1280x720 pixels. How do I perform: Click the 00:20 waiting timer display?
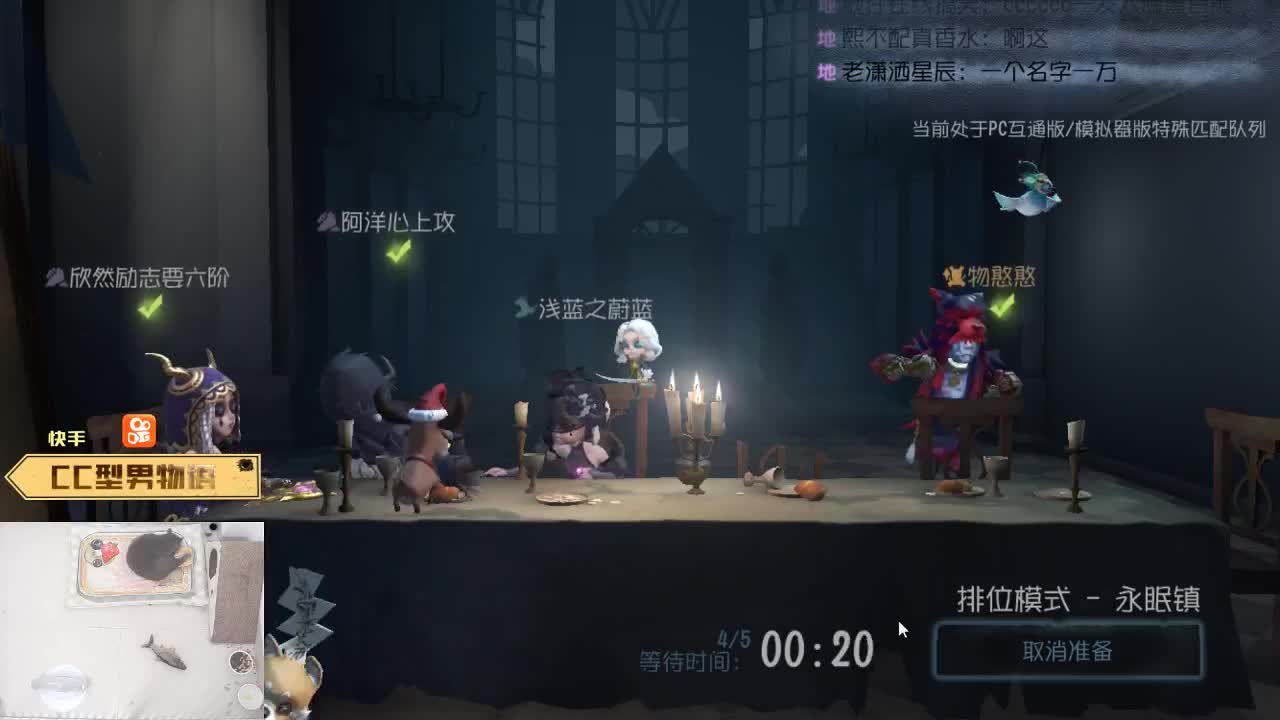(820, 650)
